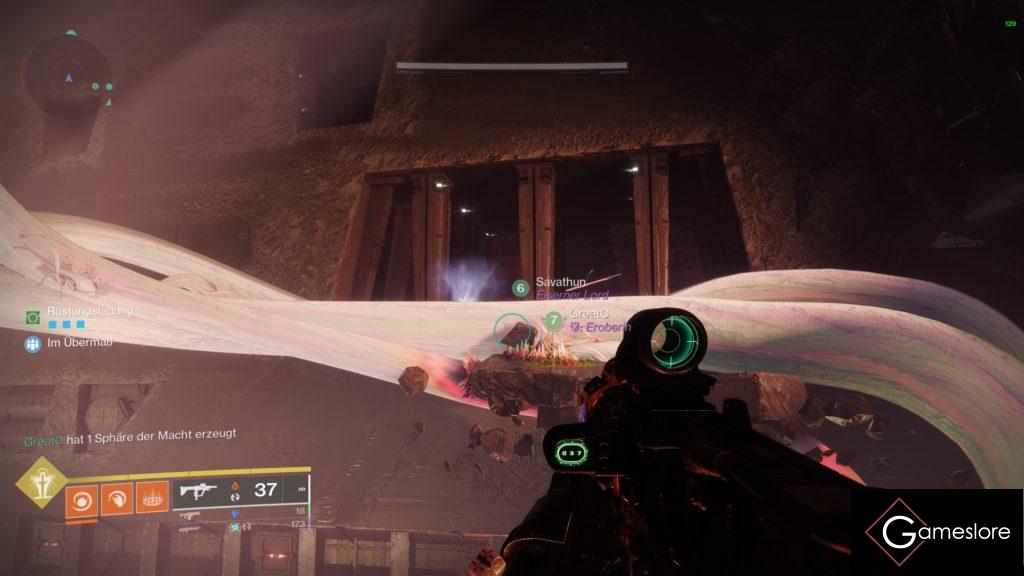This screenshot has width=1024, height=576.
Task: Click the Gameslore watermark logo
Action: (x=937, y=532)
